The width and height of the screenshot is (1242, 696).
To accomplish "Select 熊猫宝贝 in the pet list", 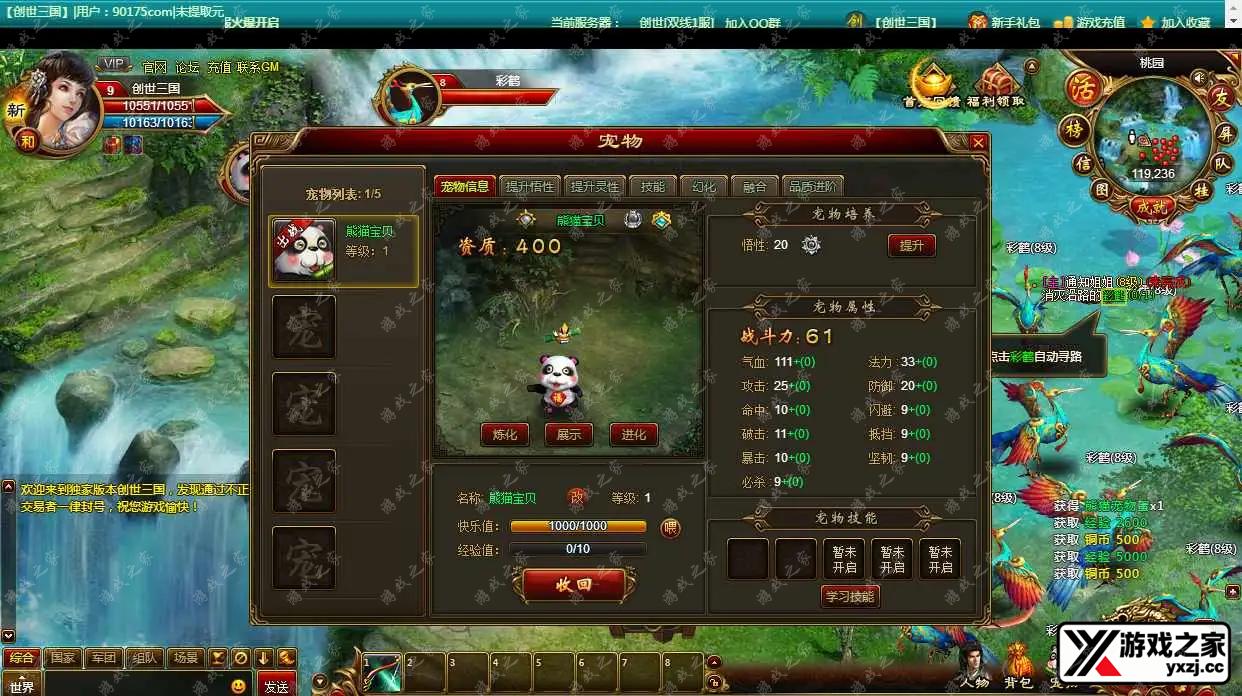I will (344, 251).
